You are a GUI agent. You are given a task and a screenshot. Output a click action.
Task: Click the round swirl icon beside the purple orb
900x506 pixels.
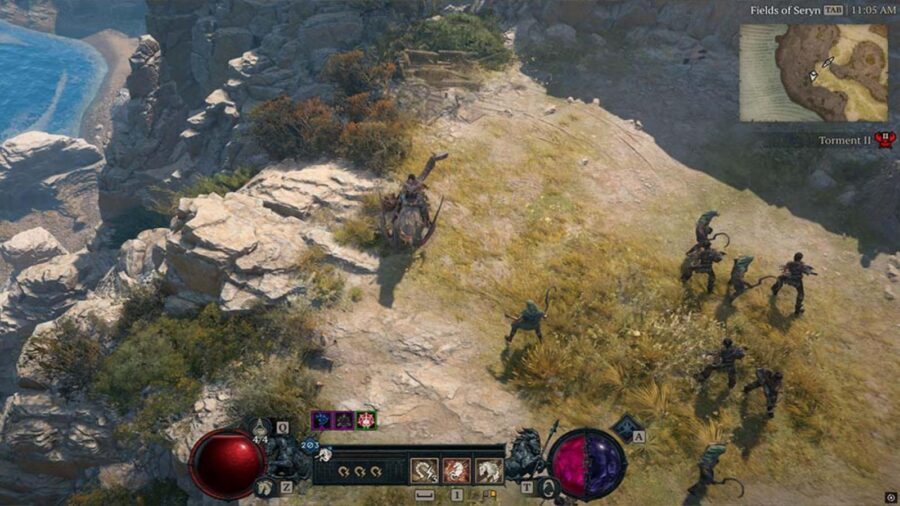(x=547, y=488)
